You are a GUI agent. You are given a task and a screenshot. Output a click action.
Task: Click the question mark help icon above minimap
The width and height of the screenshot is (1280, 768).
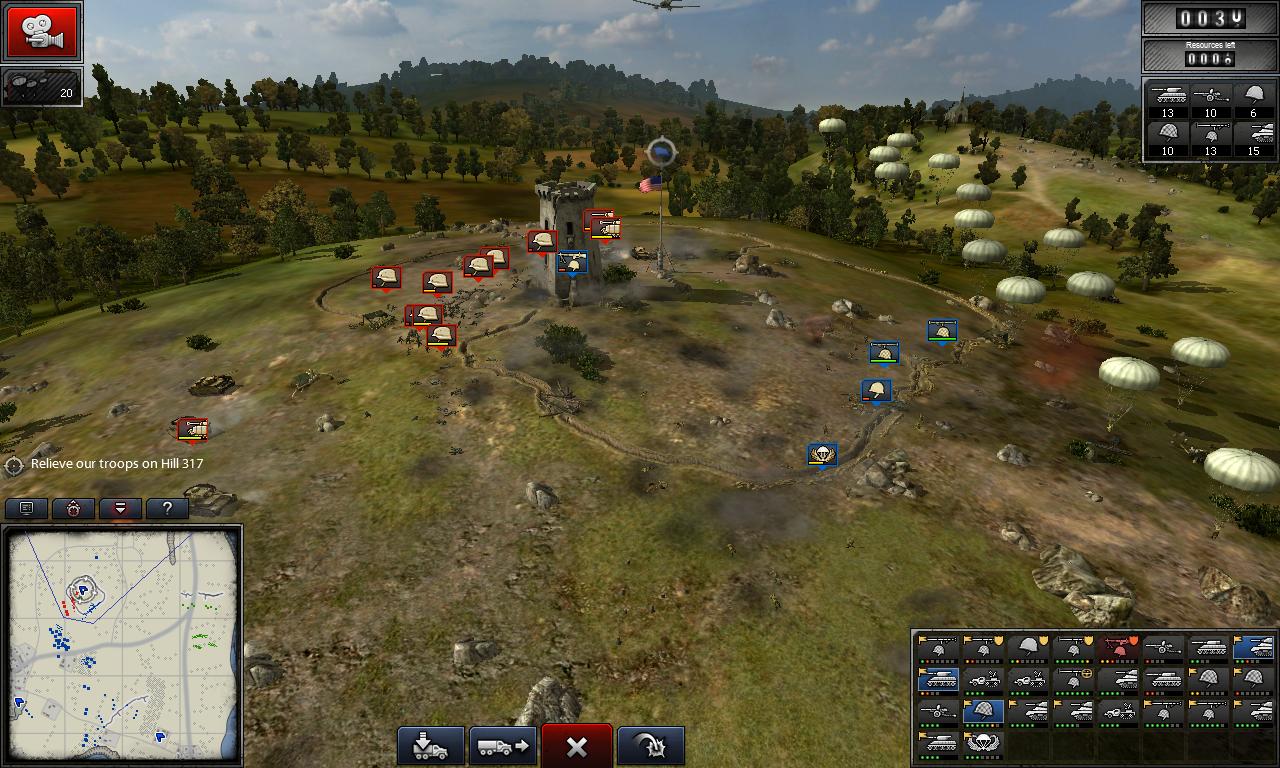coord(166,508)
